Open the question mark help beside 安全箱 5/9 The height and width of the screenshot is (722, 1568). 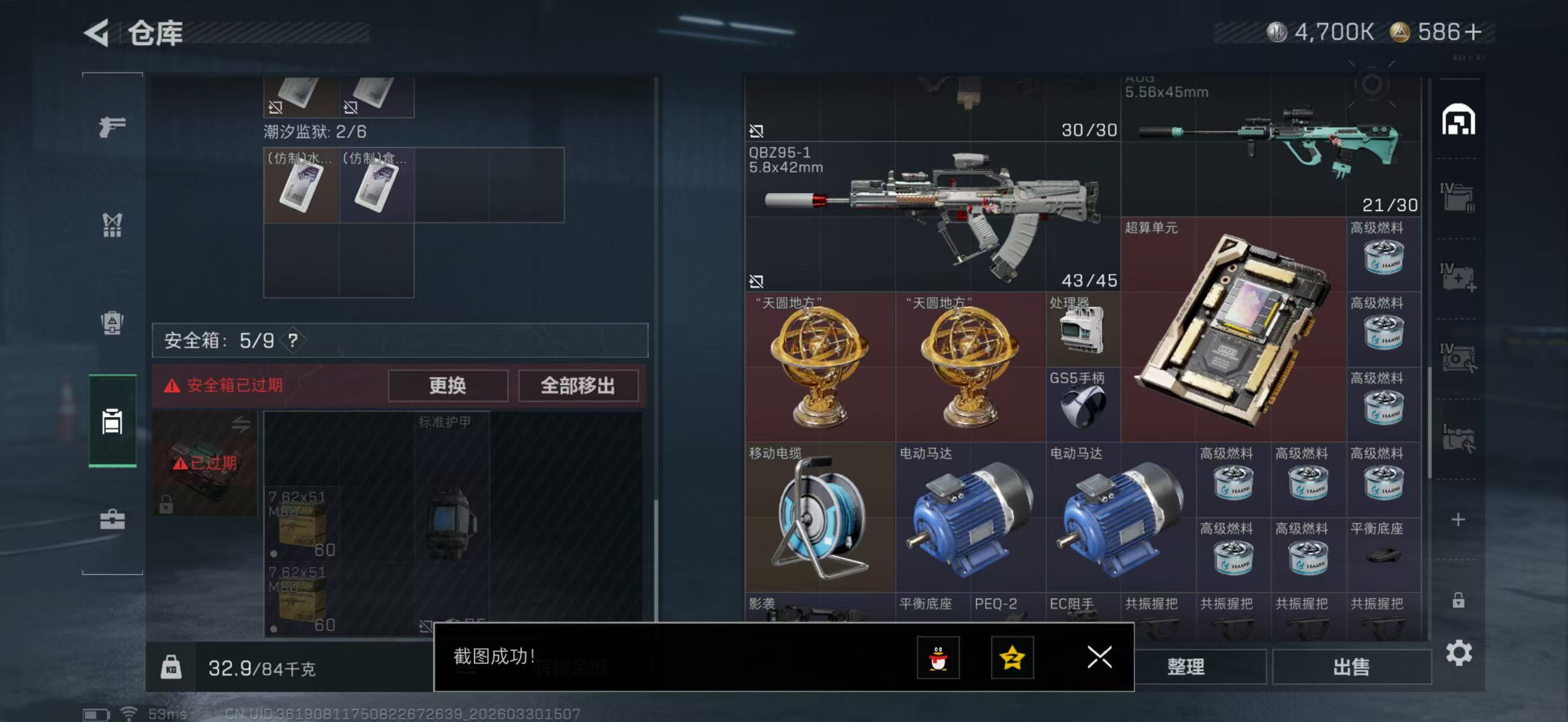[295, 340]
